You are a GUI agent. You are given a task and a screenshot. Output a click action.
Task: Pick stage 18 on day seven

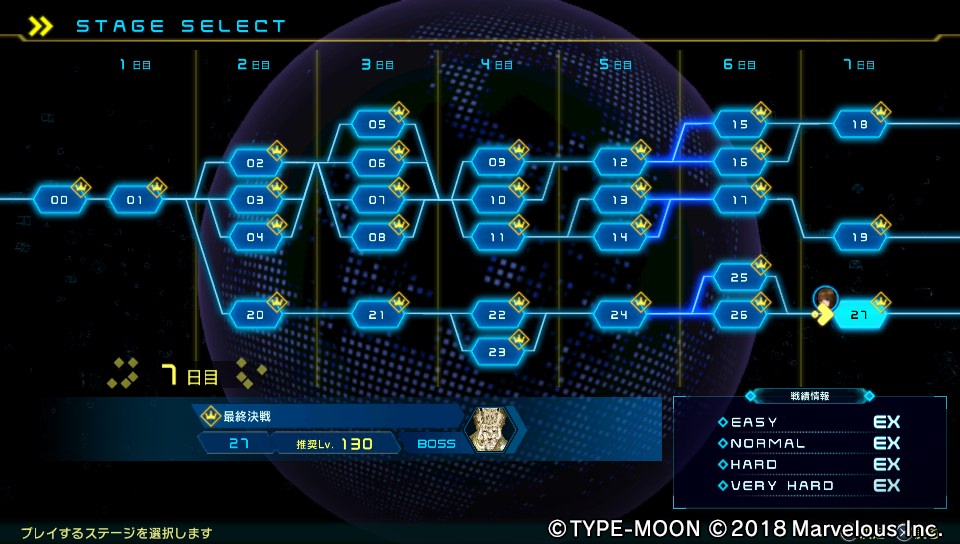pos(859,125)
